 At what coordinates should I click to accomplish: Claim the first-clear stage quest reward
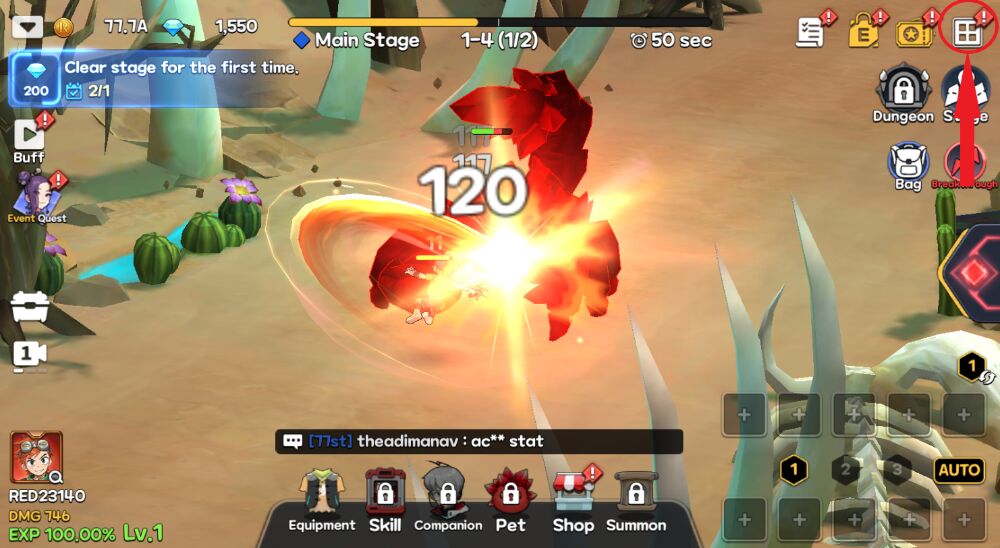pos(36,80)
